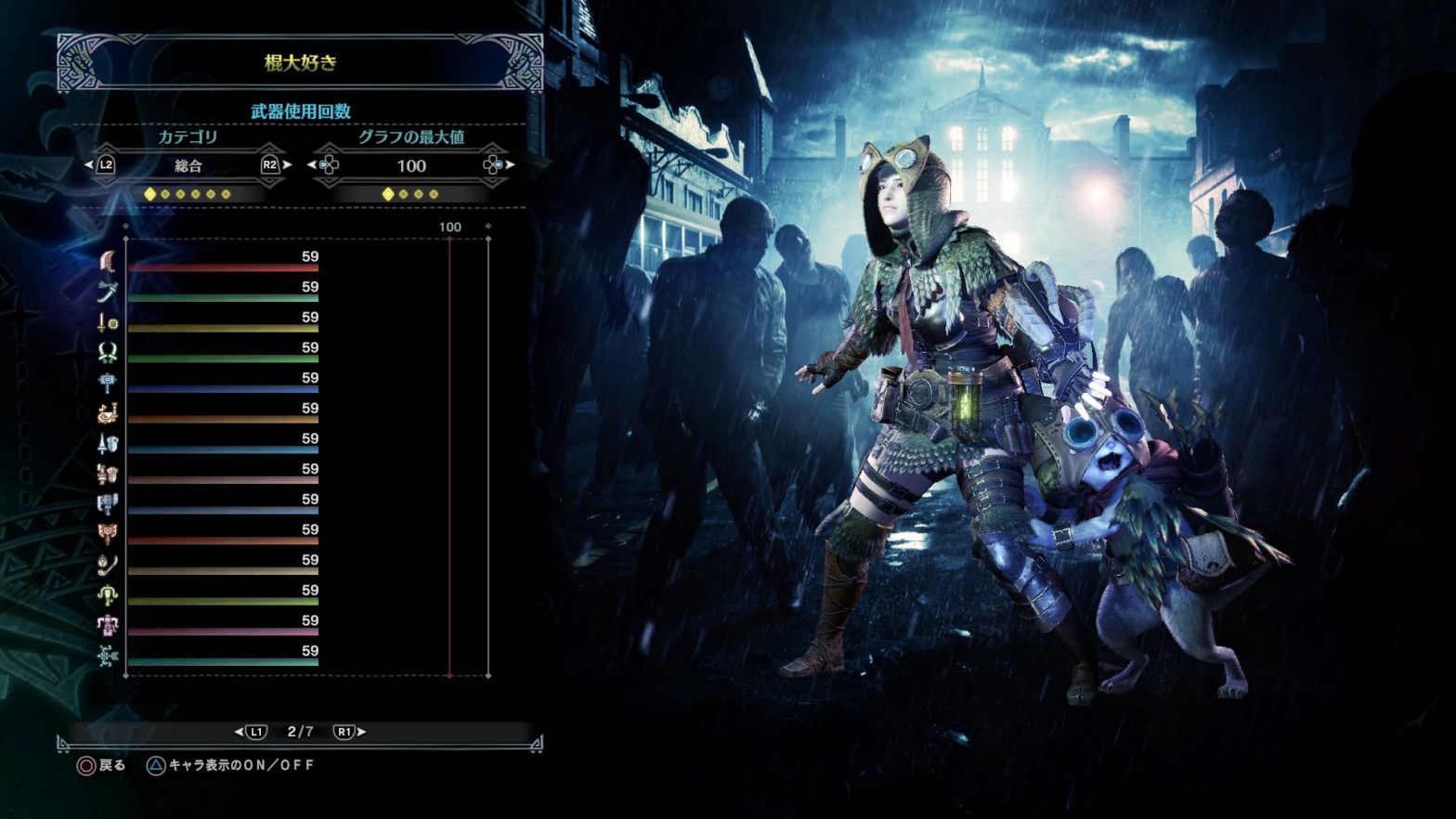Select the Light Bowgun row icon
Screen dimensions: 1456x819
[x=108, y=595]
